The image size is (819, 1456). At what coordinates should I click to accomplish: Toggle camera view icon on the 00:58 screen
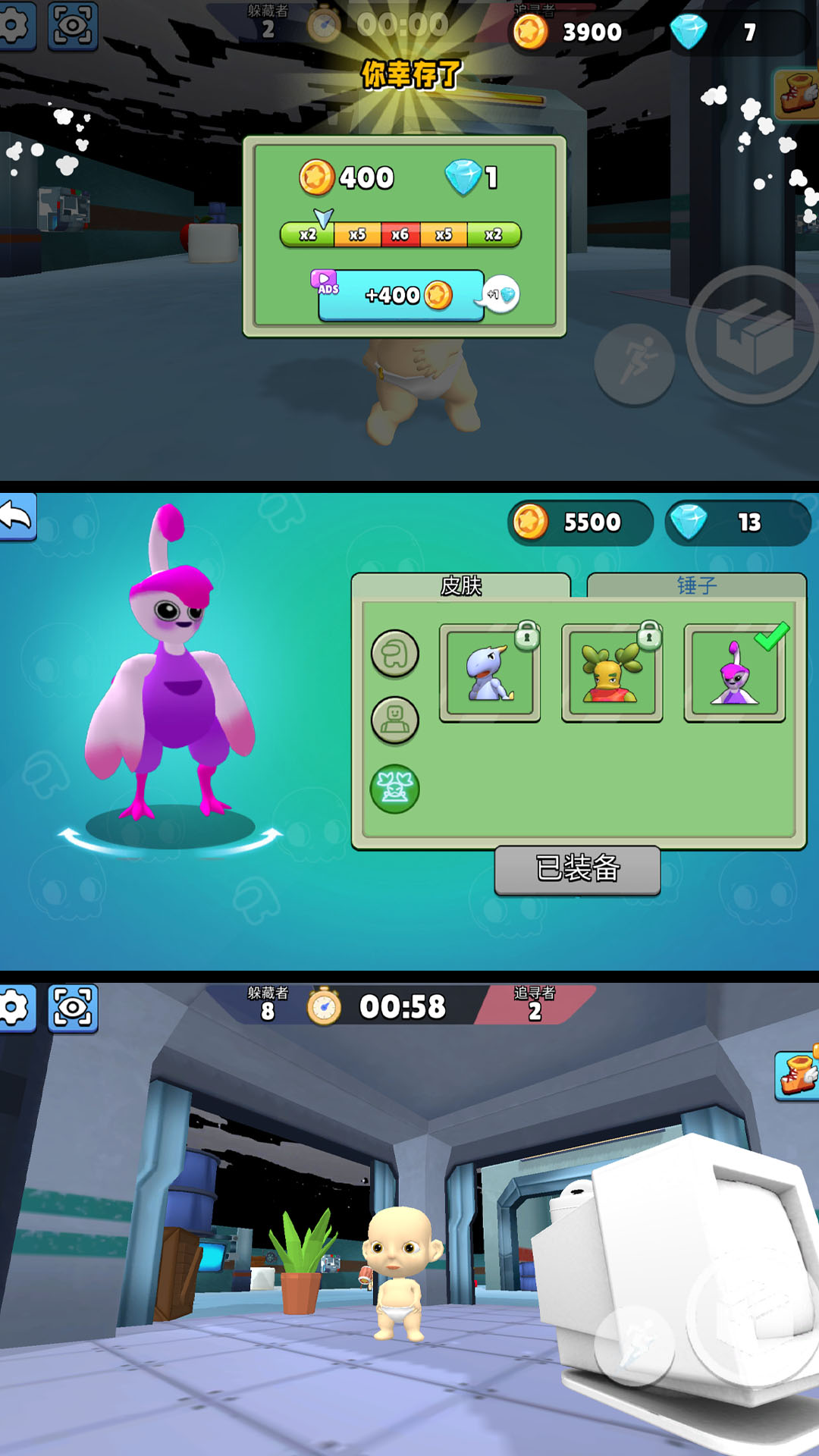click(73, 1009)
